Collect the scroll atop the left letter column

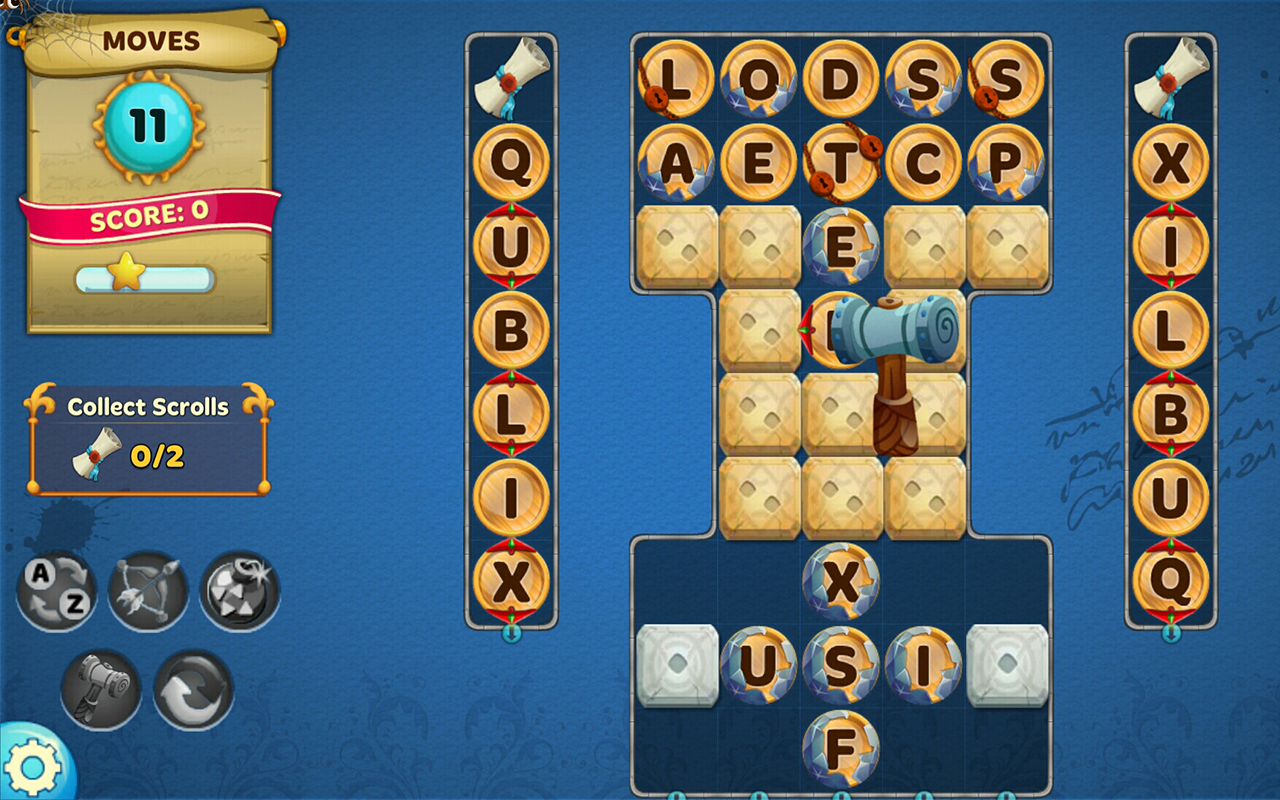(x=512, y=72)
